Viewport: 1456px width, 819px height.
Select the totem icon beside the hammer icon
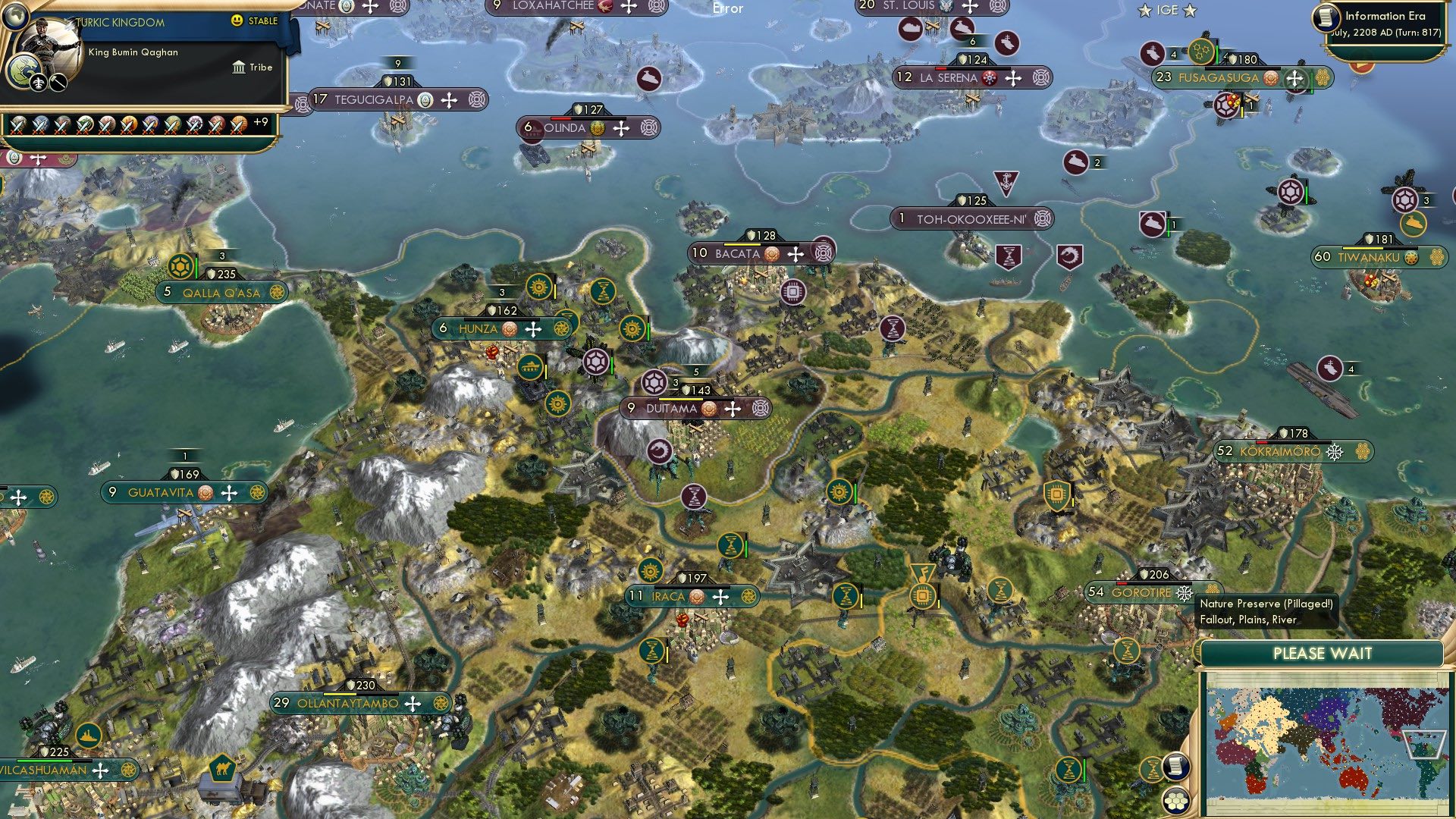[x=39, y=83]
